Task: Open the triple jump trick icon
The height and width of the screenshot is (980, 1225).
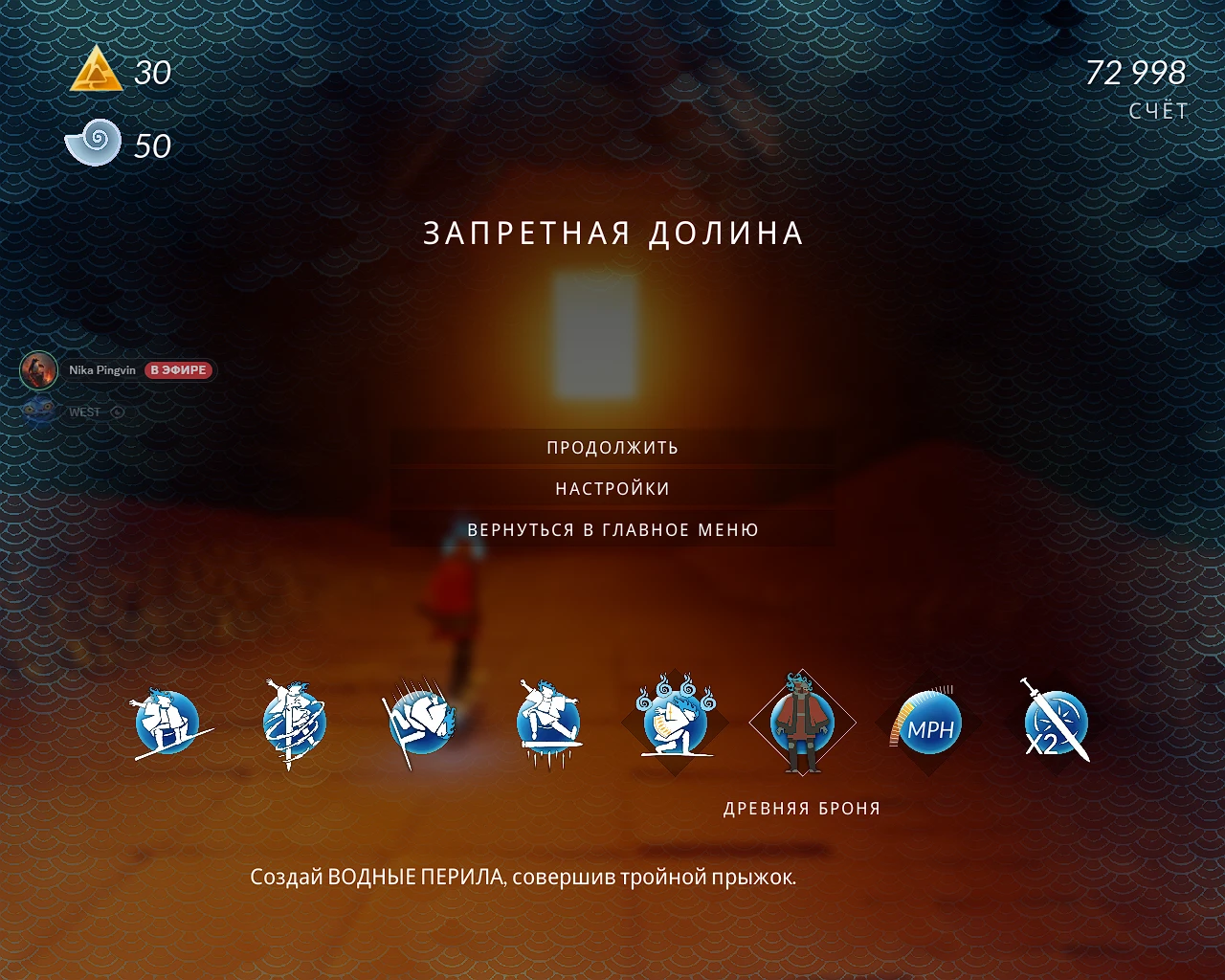Action: [x=547, y=724]
